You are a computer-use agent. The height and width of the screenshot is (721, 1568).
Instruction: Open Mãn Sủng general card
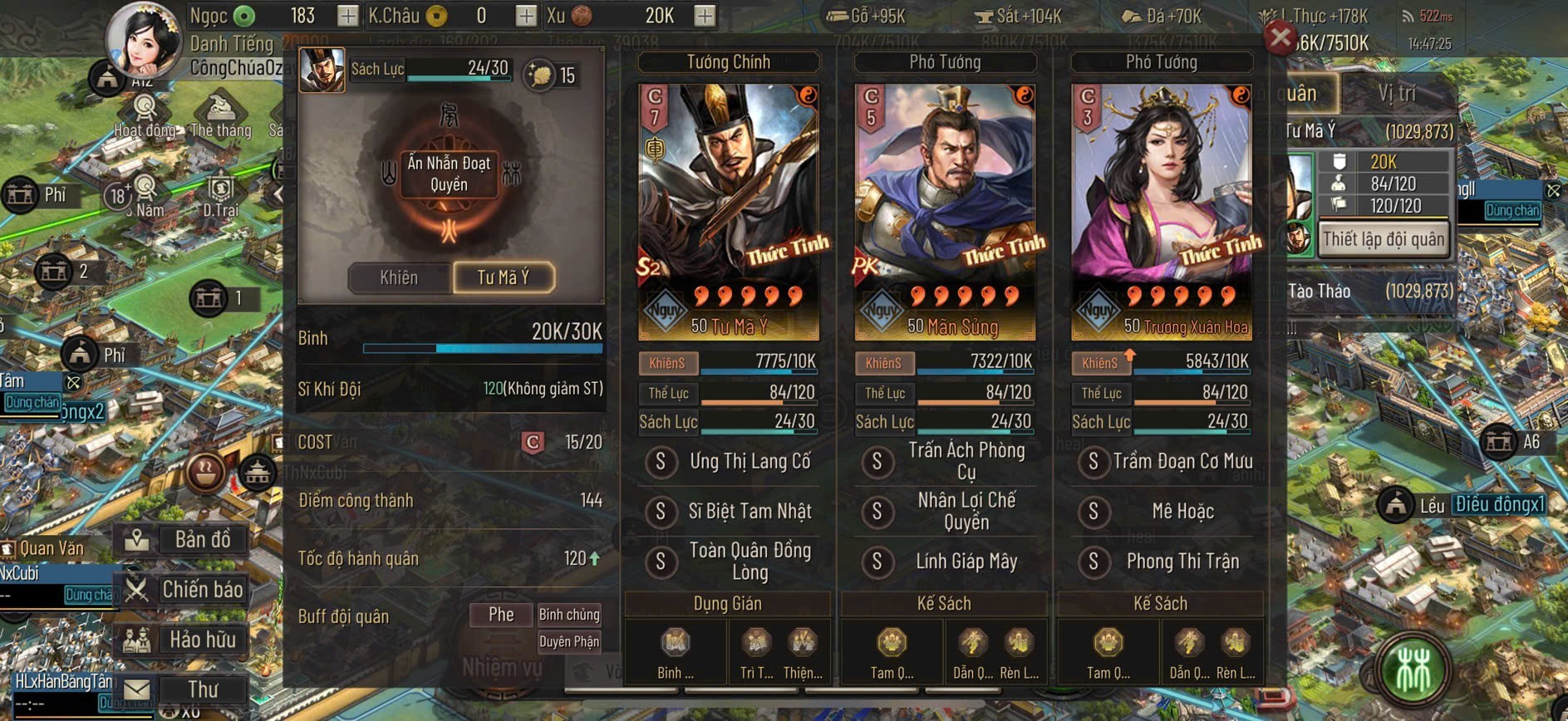pyautogui.click(x=945, y=212)
